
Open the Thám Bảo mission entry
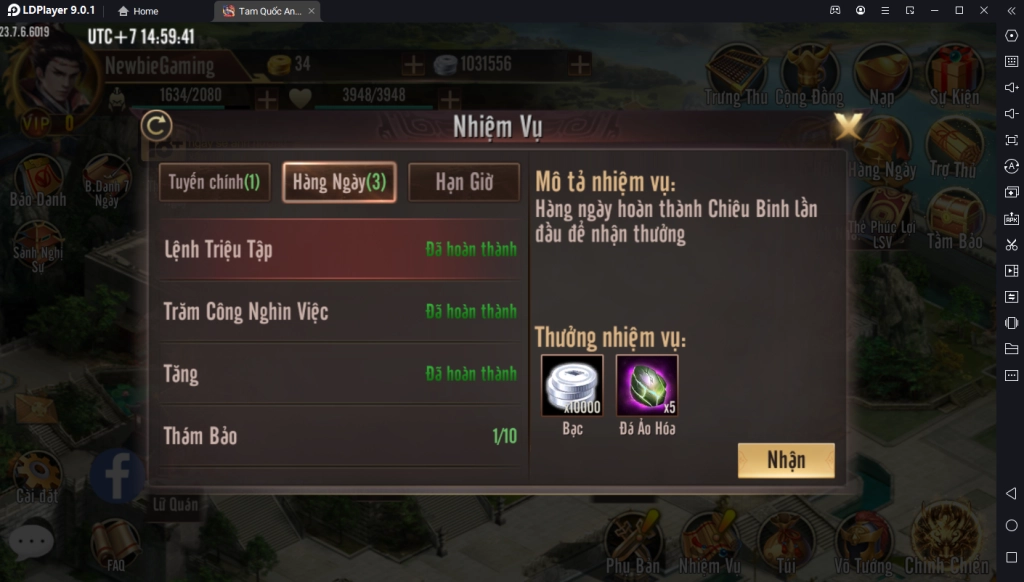(340, 436)
